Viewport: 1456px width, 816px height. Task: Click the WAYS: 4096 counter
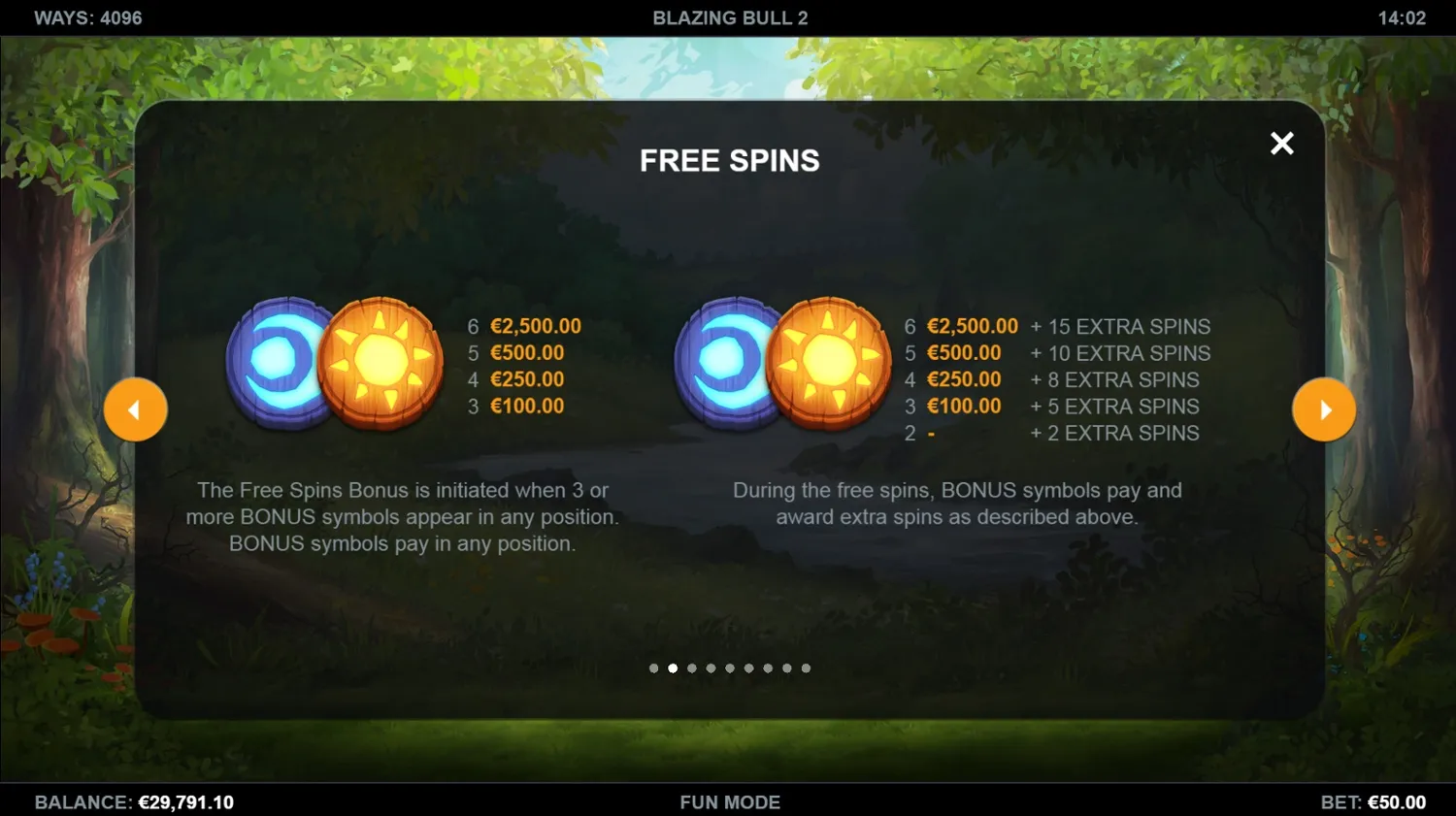point(85,16)
